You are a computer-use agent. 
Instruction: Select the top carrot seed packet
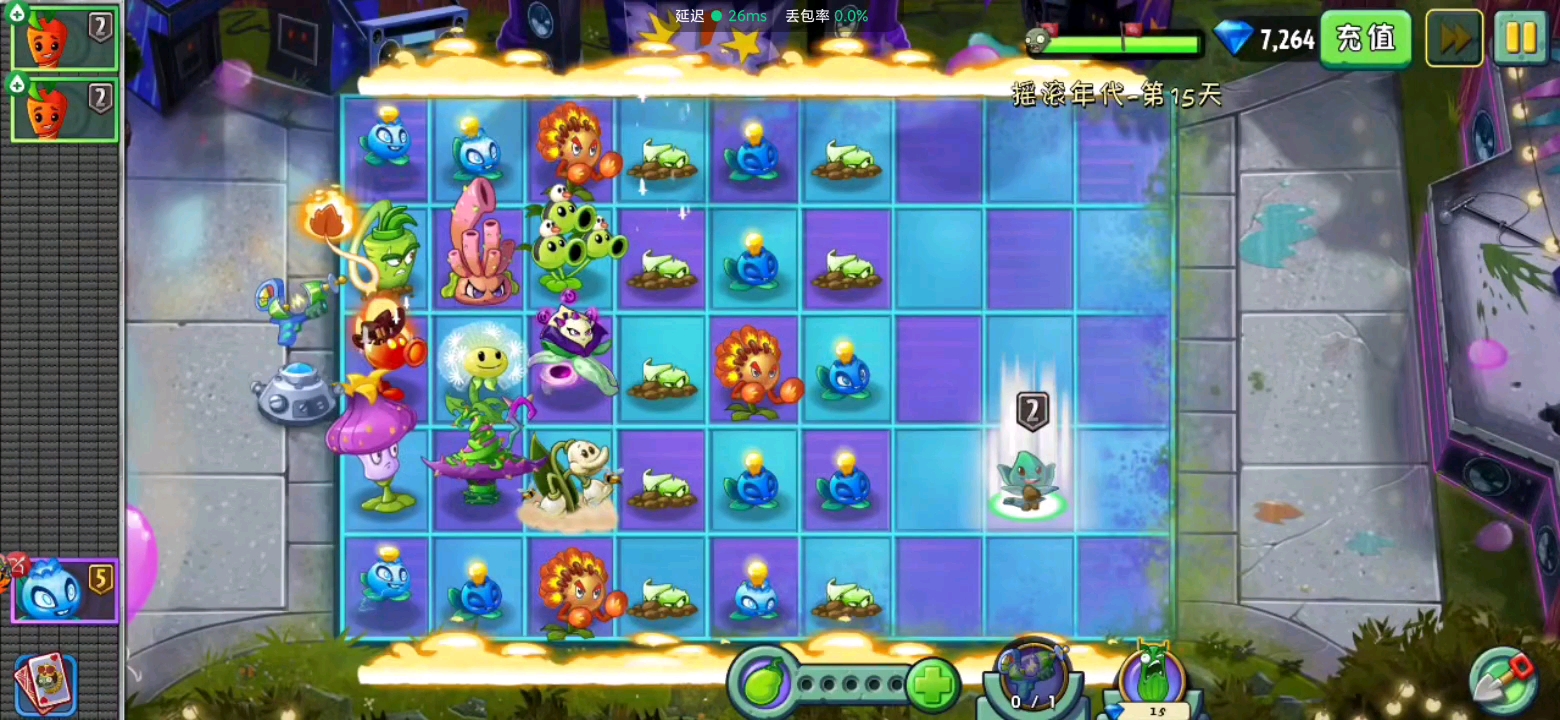63,37
